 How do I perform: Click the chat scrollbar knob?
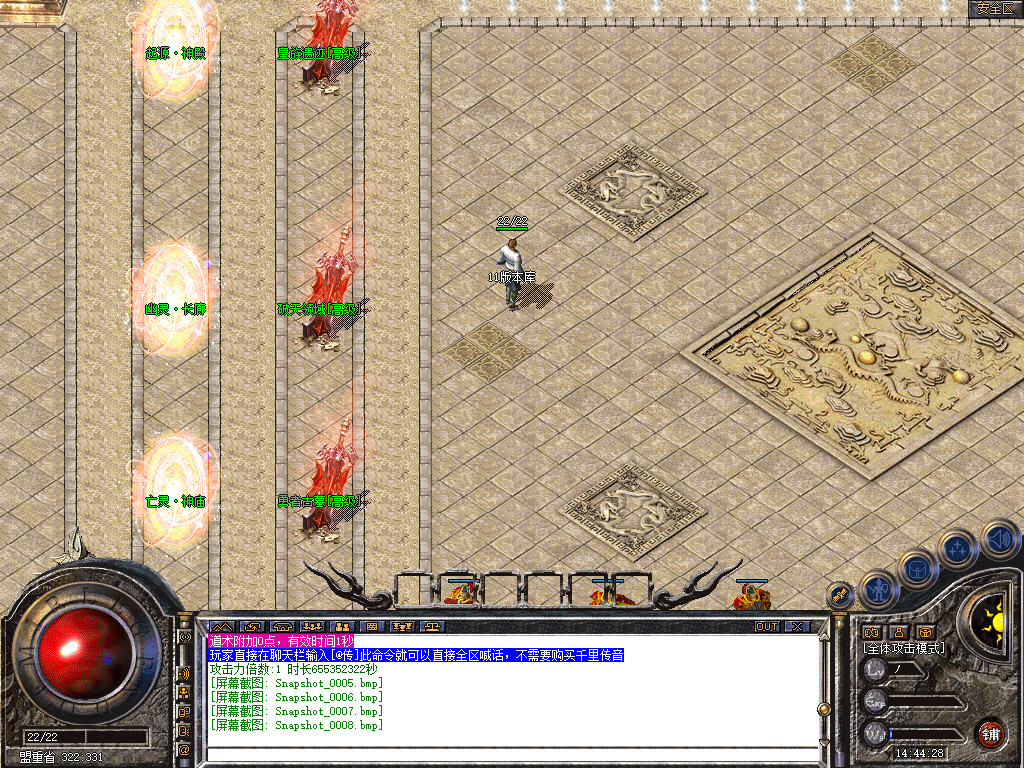point(823,708)
